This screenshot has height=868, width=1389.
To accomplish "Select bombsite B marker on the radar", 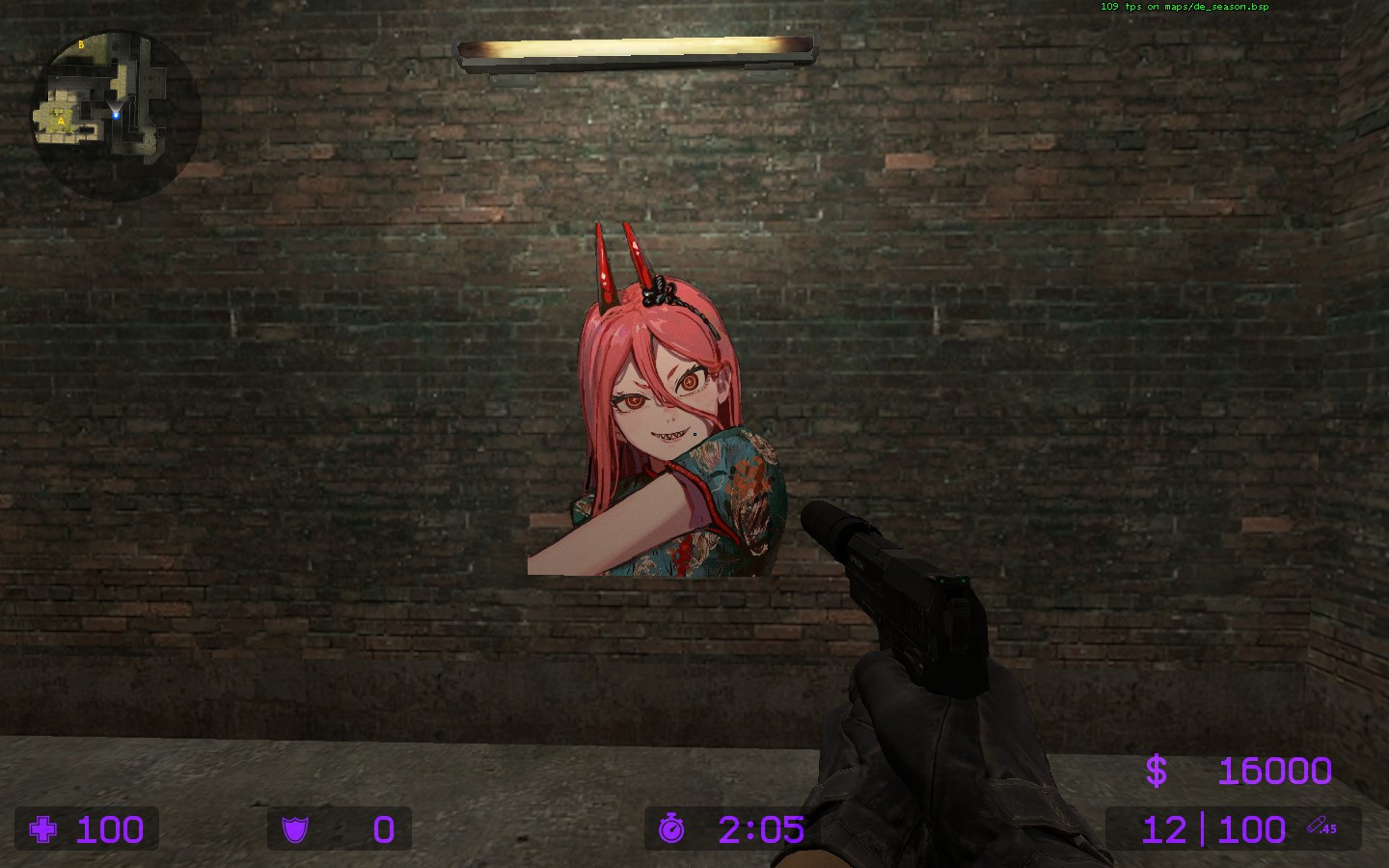I will 81,44.
